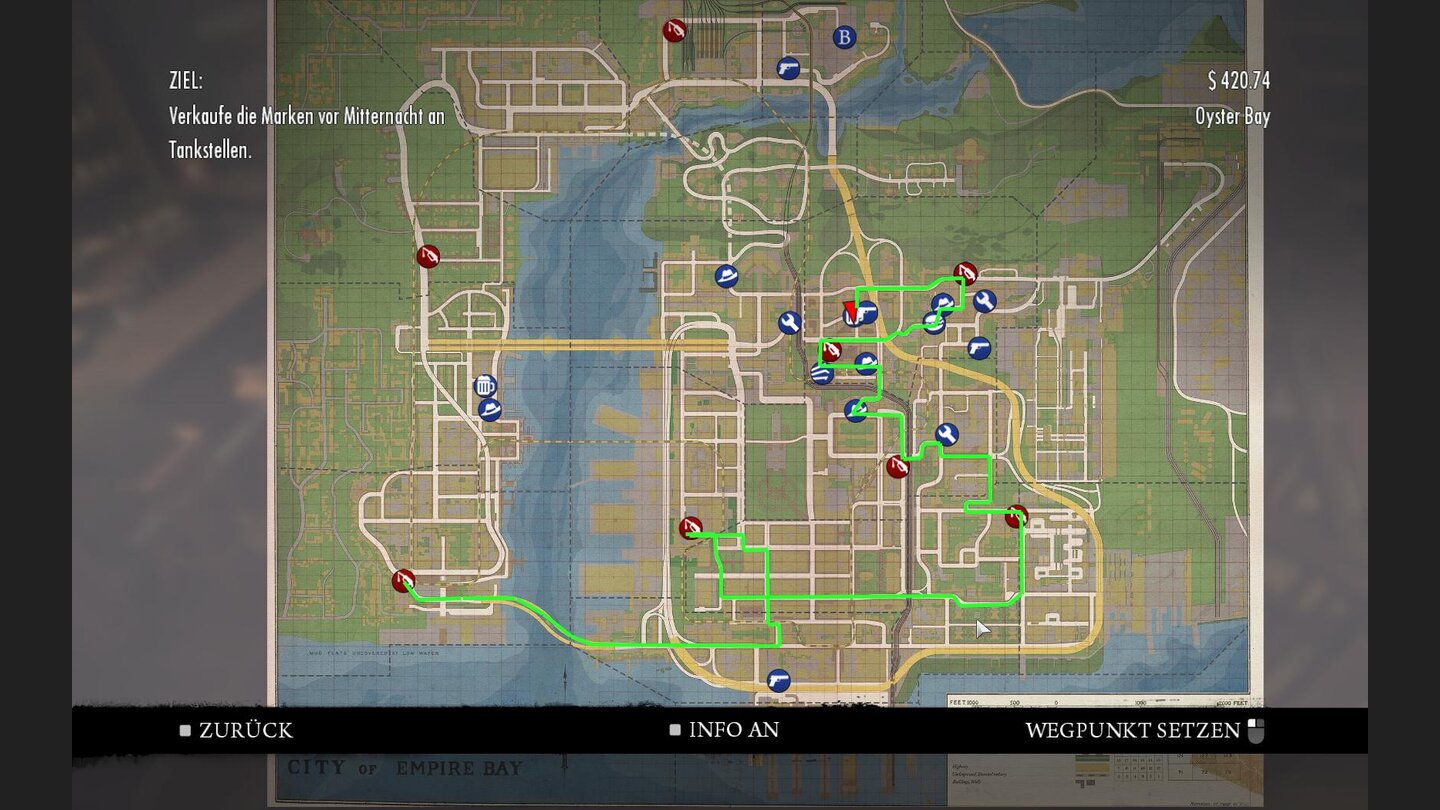The image size is (1440, 810).
Task: Click the red player position flag marker
Action: 852,310
